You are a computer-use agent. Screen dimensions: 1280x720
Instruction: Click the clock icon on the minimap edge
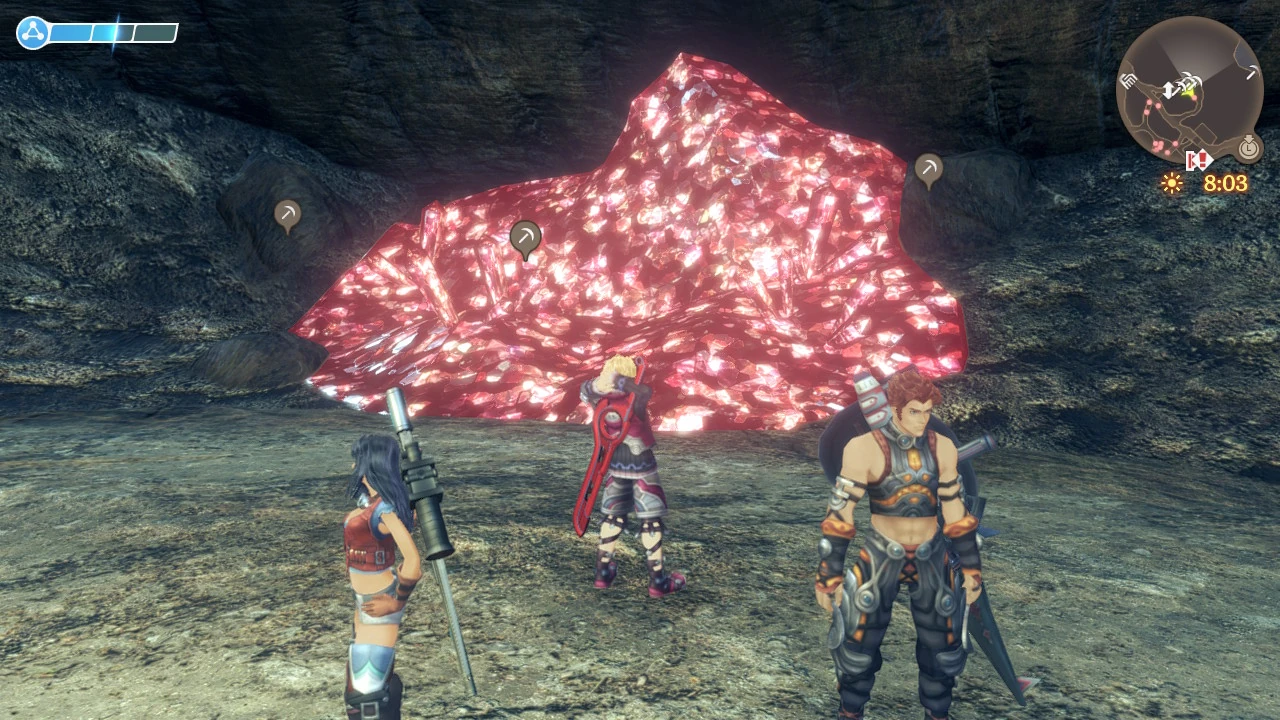click(x=1248, y=150)
